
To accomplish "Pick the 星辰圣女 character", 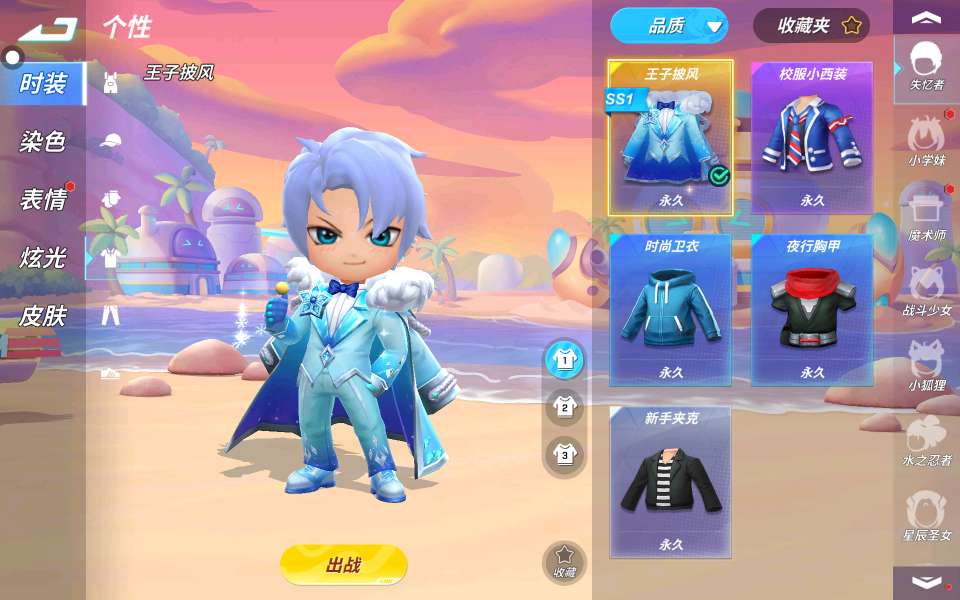I will click(x=927, y=514).
